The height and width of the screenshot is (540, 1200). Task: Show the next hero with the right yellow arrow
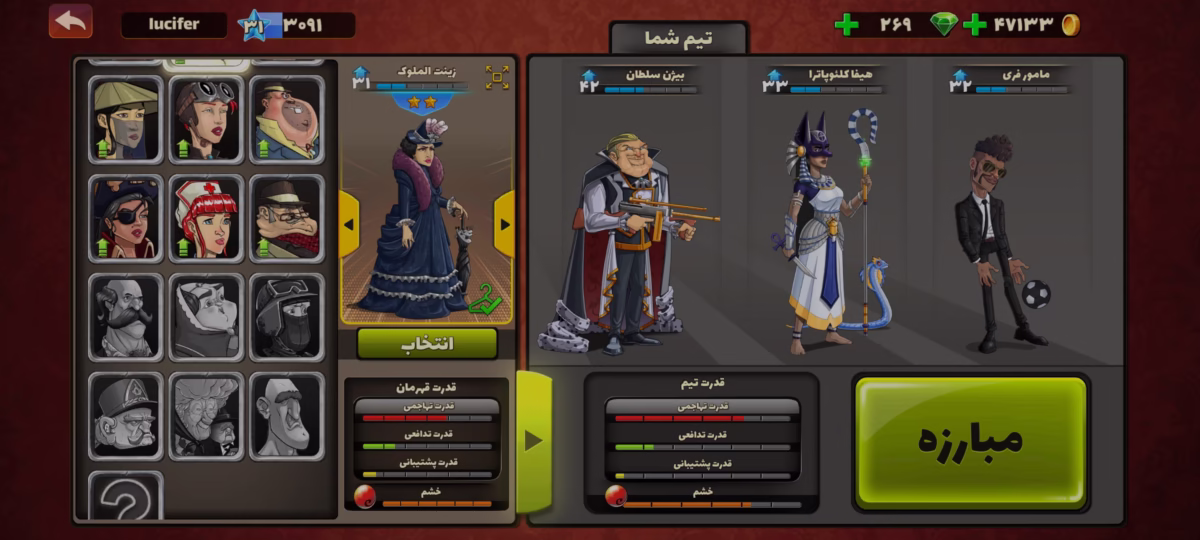click(x=504, y=224)
